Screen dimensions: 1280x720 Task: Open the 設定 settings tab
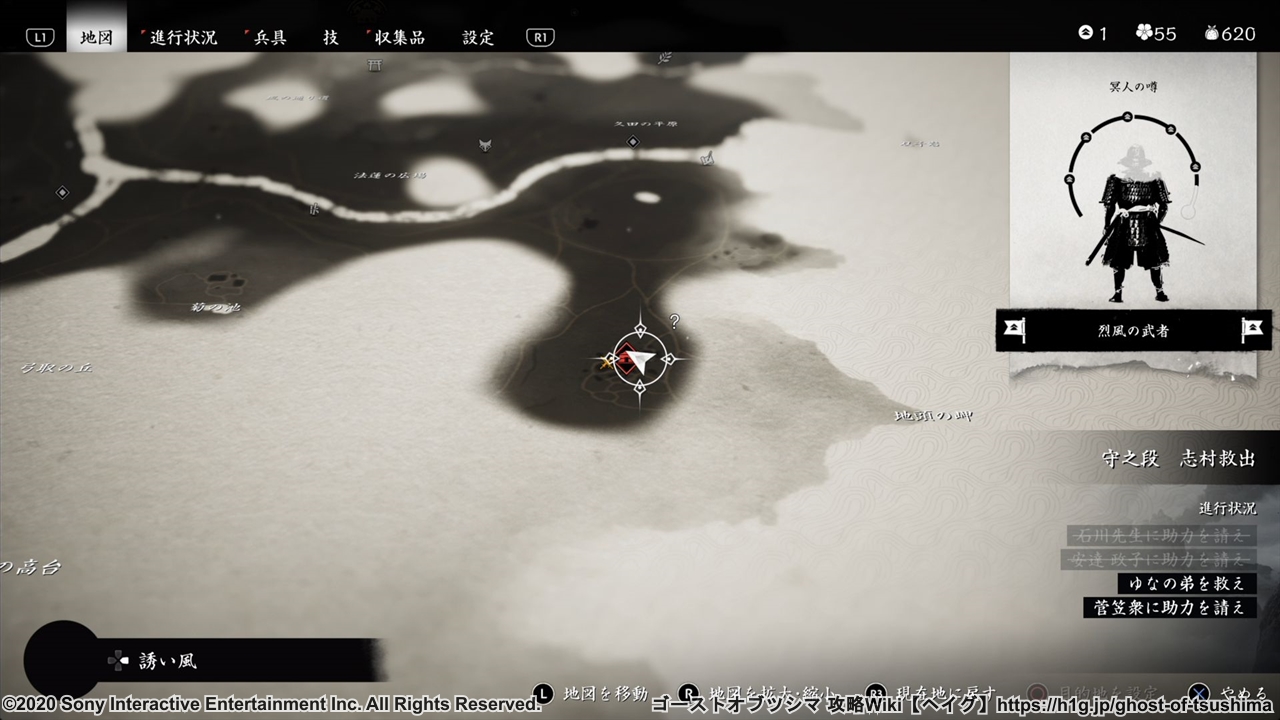[x=478, y=37]
